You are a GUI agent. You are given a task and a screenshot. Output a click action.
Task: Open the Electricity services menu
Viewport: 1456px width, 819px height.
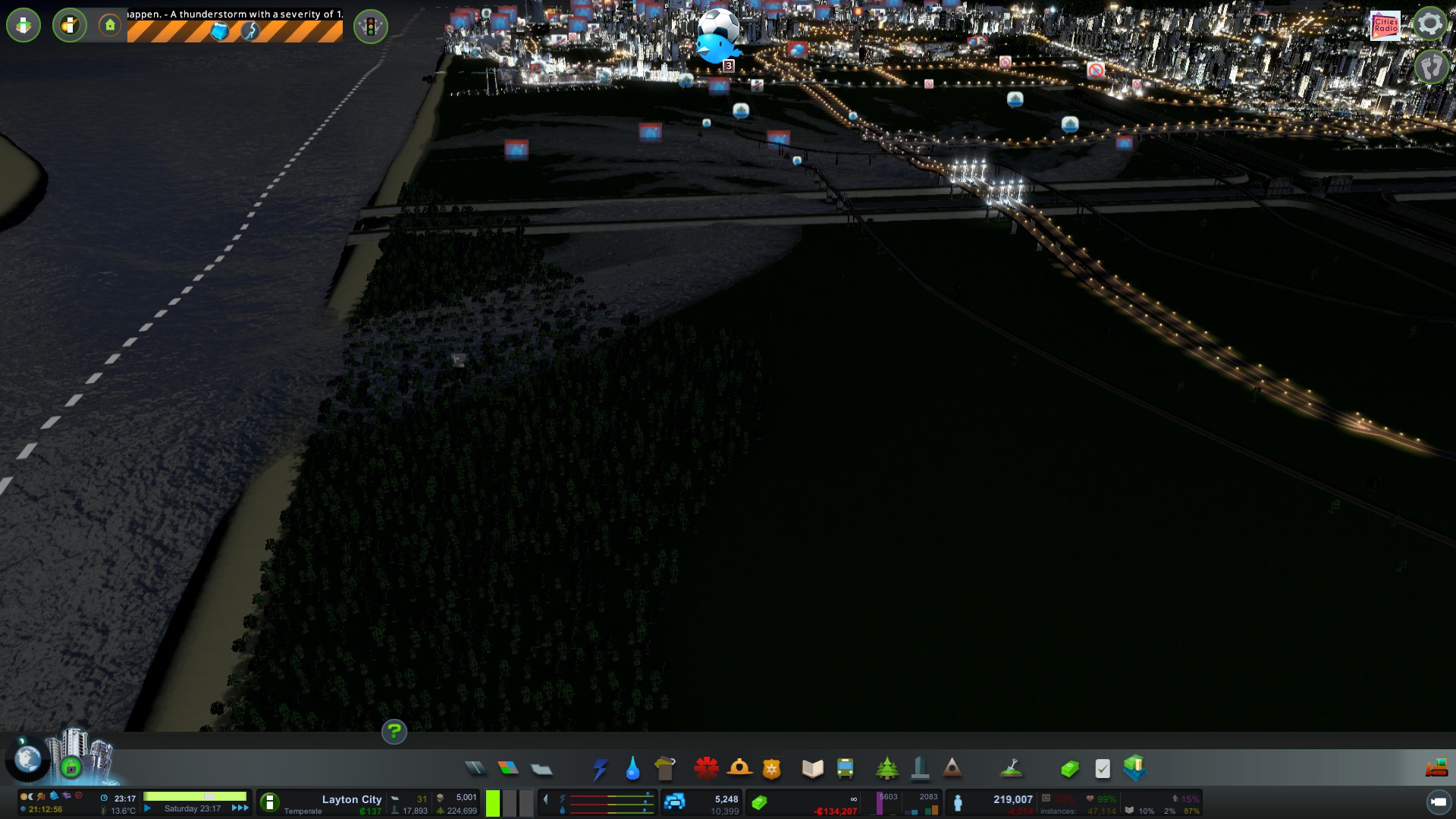[600, 769]
